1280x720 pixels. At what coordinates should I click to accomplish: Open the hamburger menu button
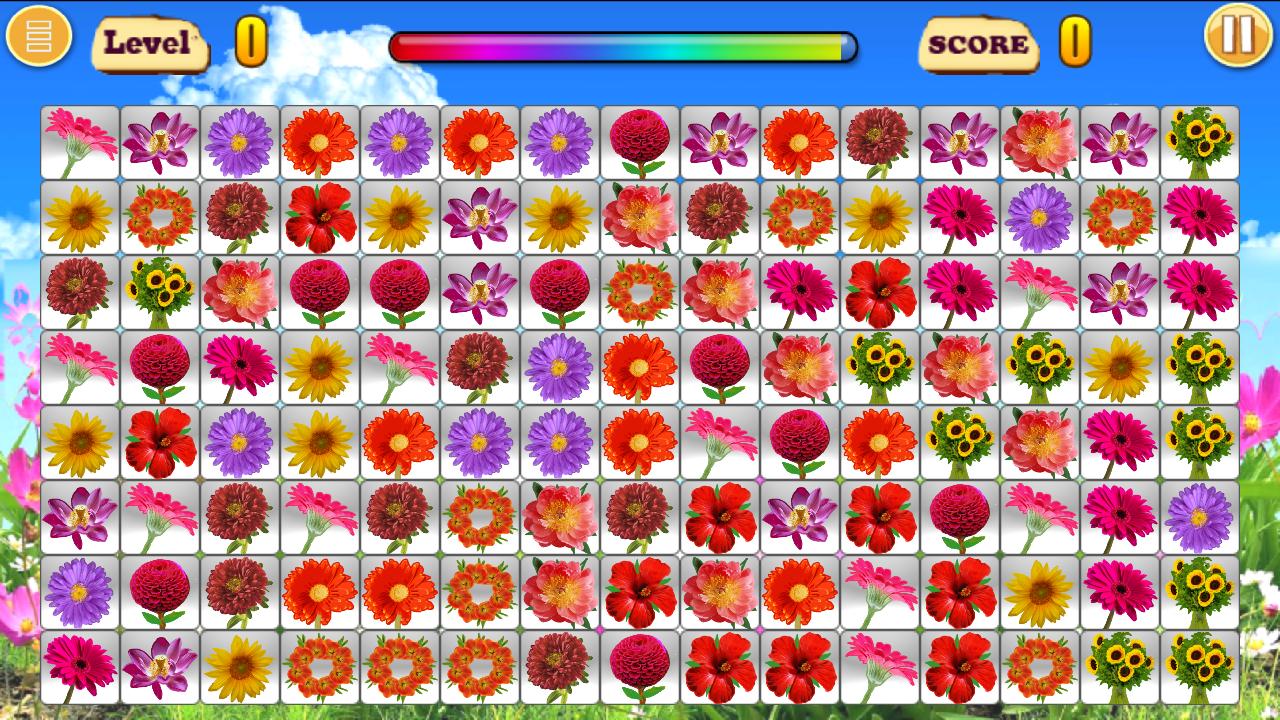[39, 39]
